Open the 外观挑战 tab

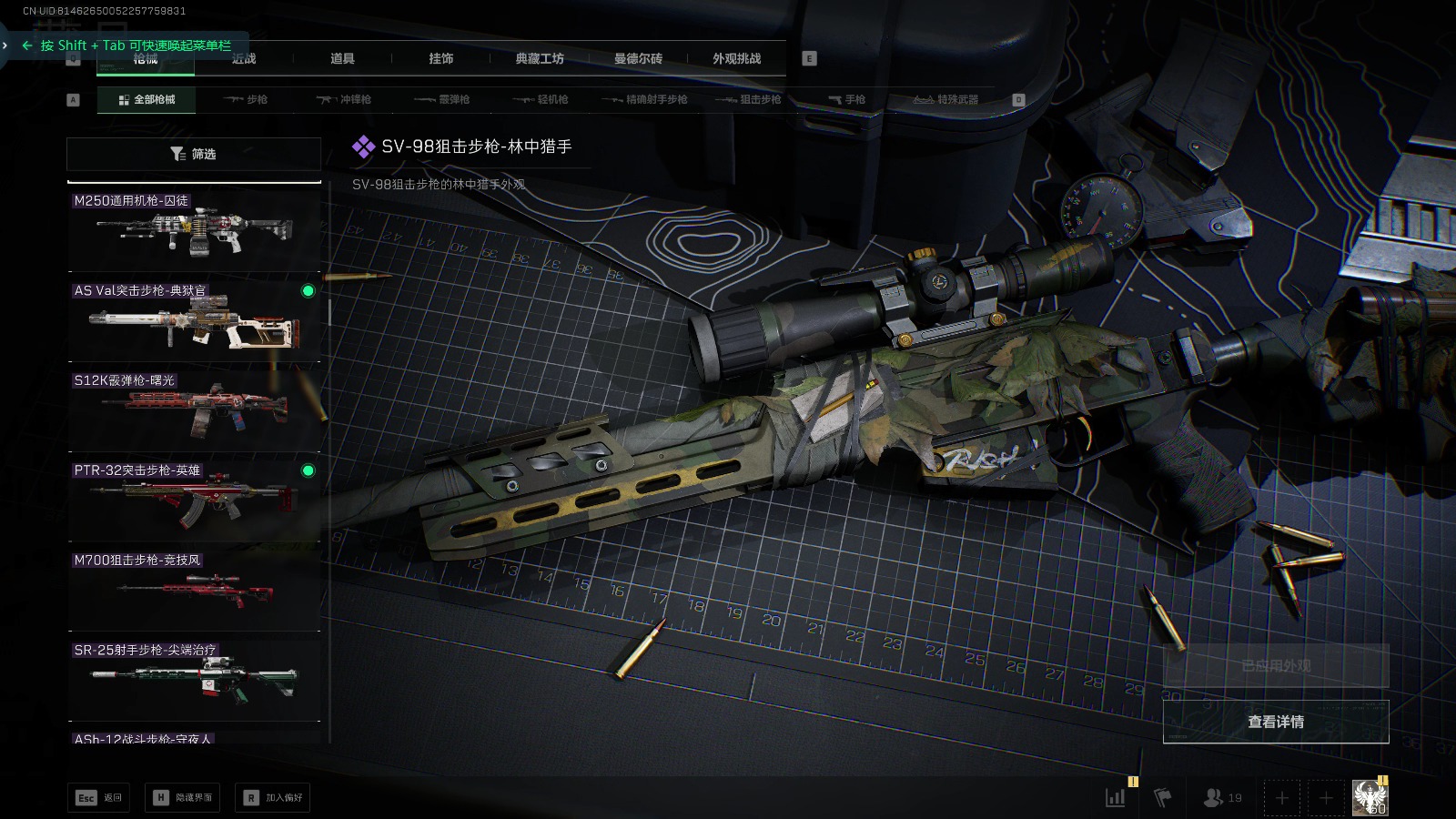pyautogui.click(x=736, y=58)
